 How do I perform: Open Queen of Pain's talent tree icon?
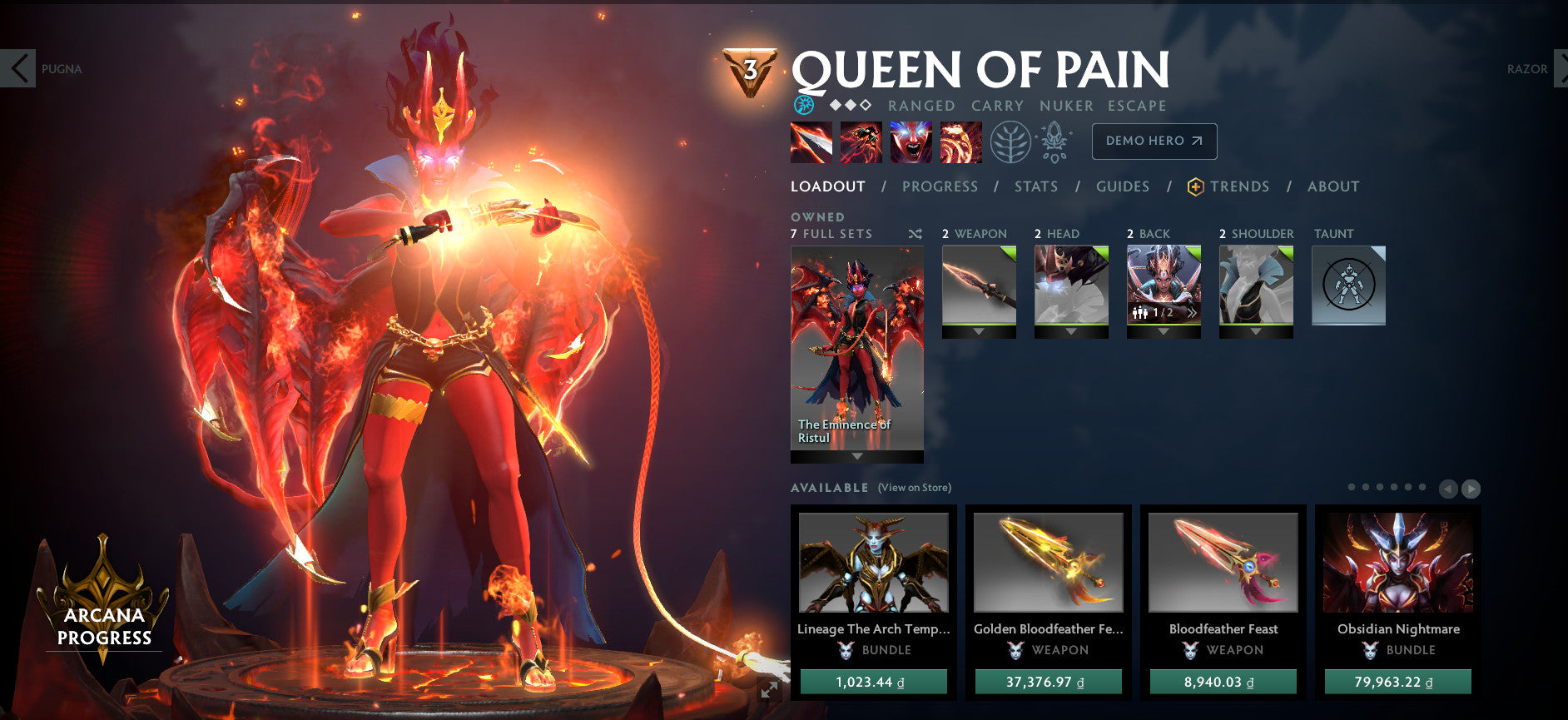pos(1010,142)
